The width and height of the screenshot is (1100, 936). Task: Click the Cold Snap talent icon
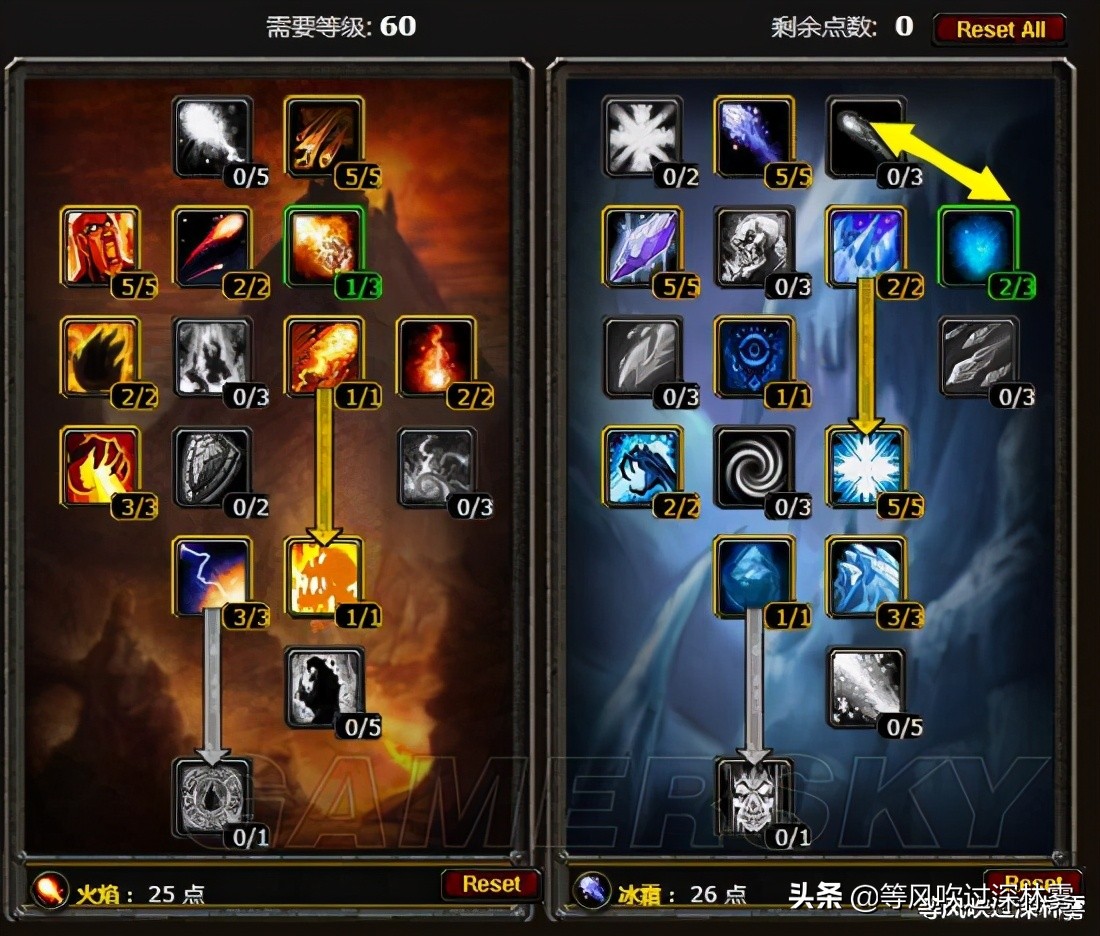[x=753, y=356]
